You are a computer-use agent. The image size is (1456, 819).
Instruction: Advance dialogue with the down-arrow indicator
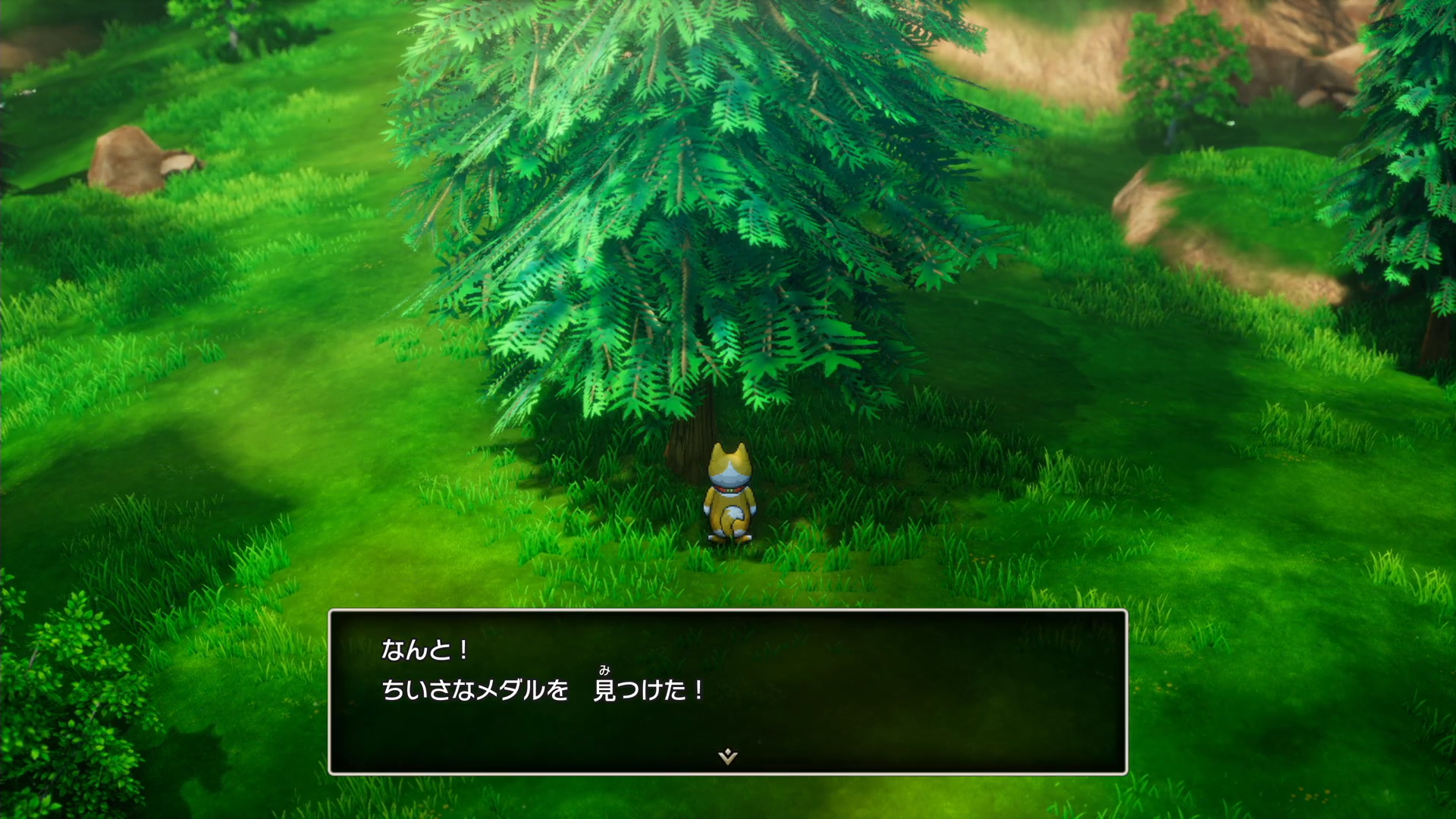(x=727, y=755)
